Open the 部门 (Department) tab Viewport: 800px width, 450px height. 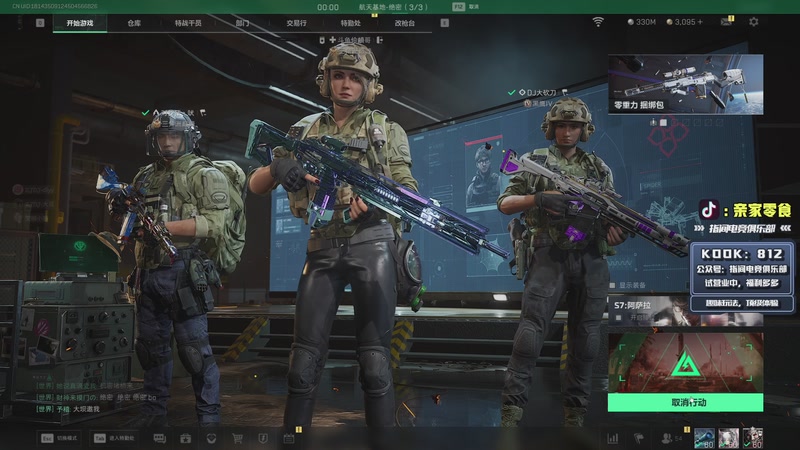click(243, 22)
